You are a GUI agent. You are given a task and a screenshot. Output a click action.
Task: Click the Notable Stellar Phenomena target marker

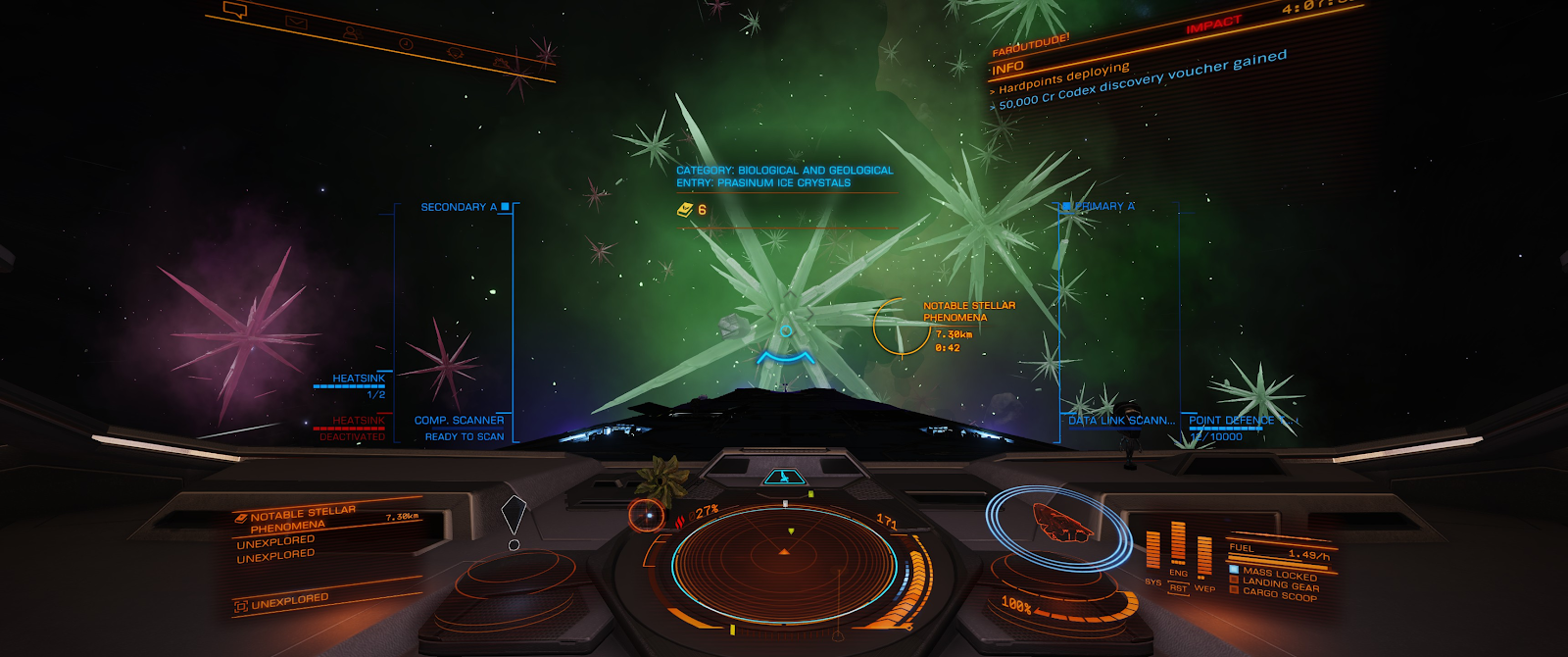point(901,327)
